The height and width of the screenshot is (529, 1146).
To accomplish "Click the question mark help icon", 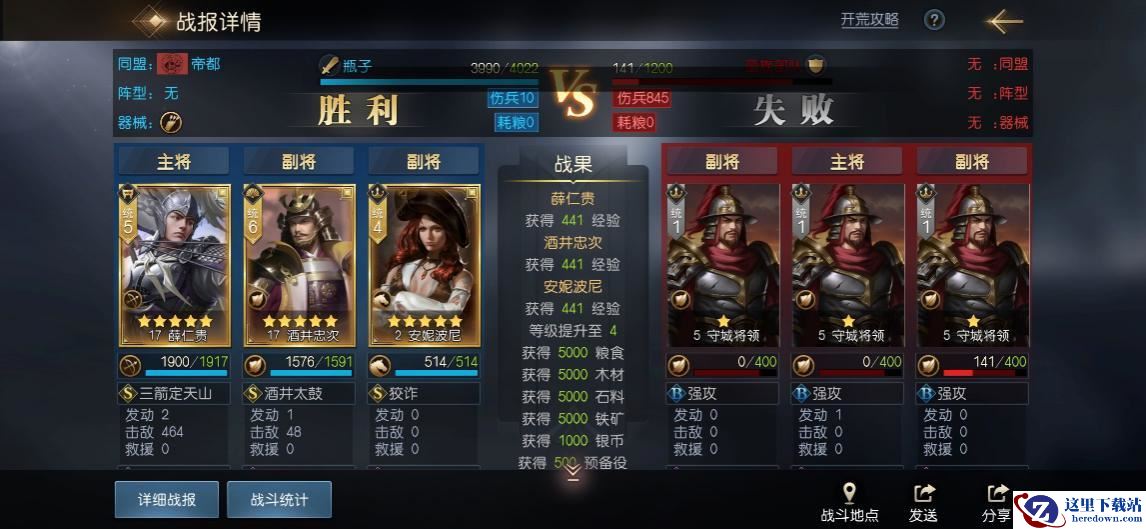I will [934, 20].
